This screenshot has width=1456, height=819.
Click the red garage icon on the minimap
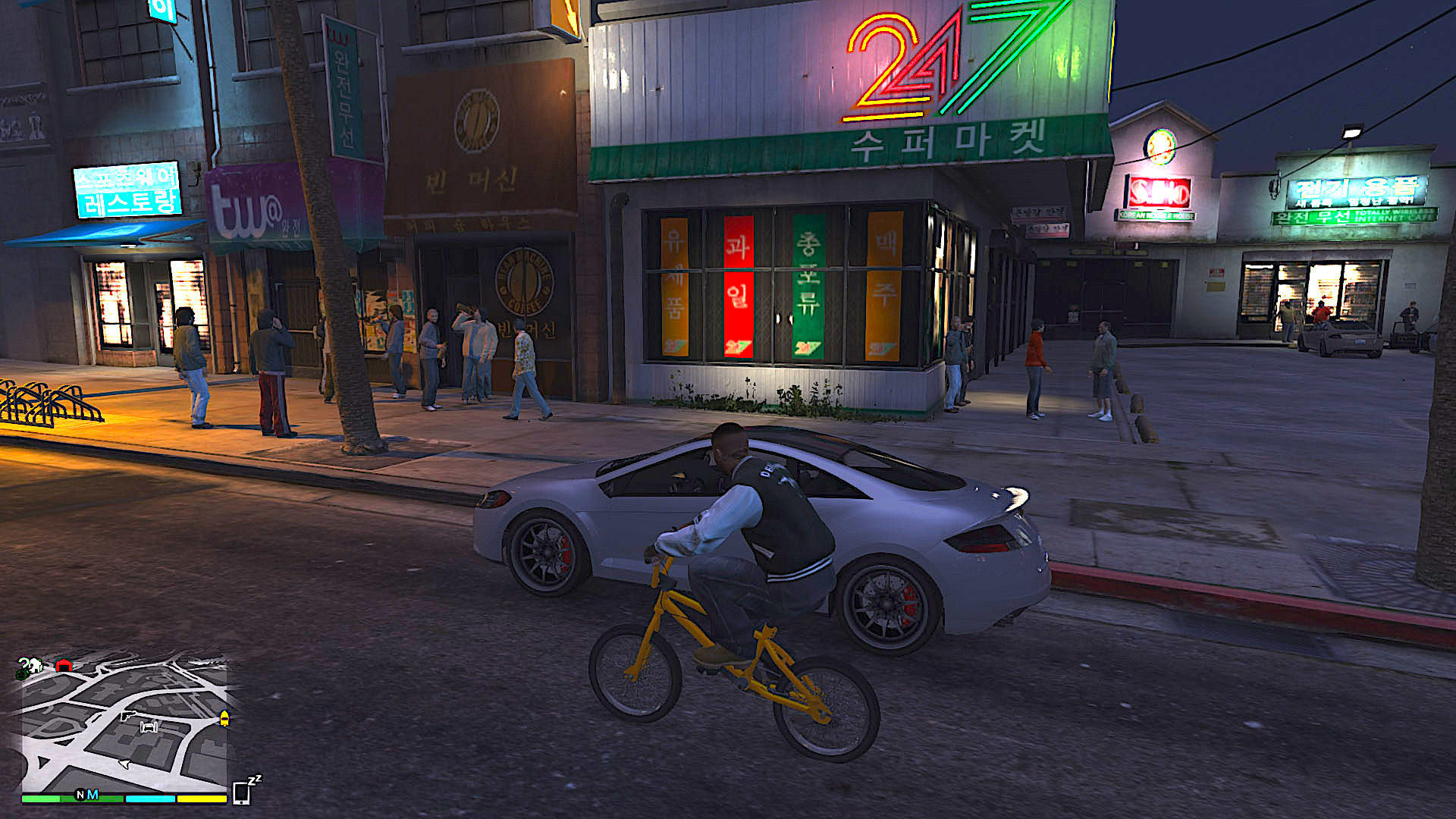64,665
